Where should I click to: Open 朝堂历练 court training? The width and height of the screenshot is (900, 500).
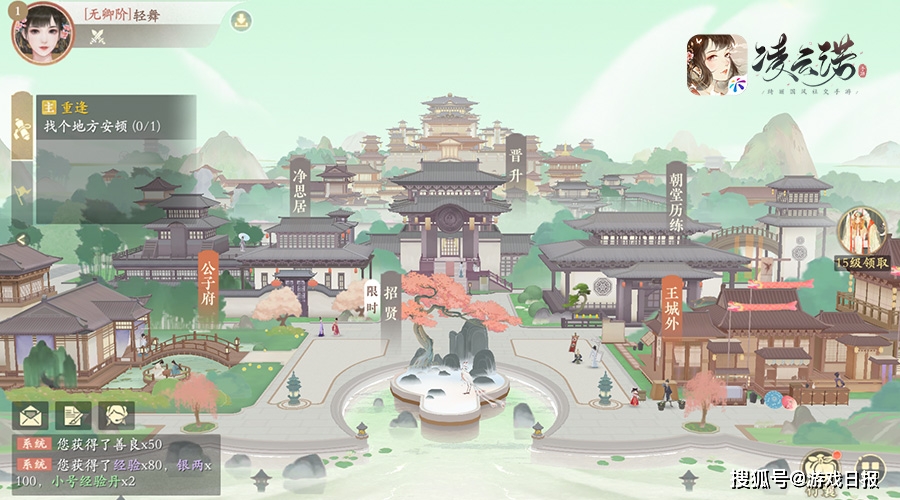tap(676, 201)
